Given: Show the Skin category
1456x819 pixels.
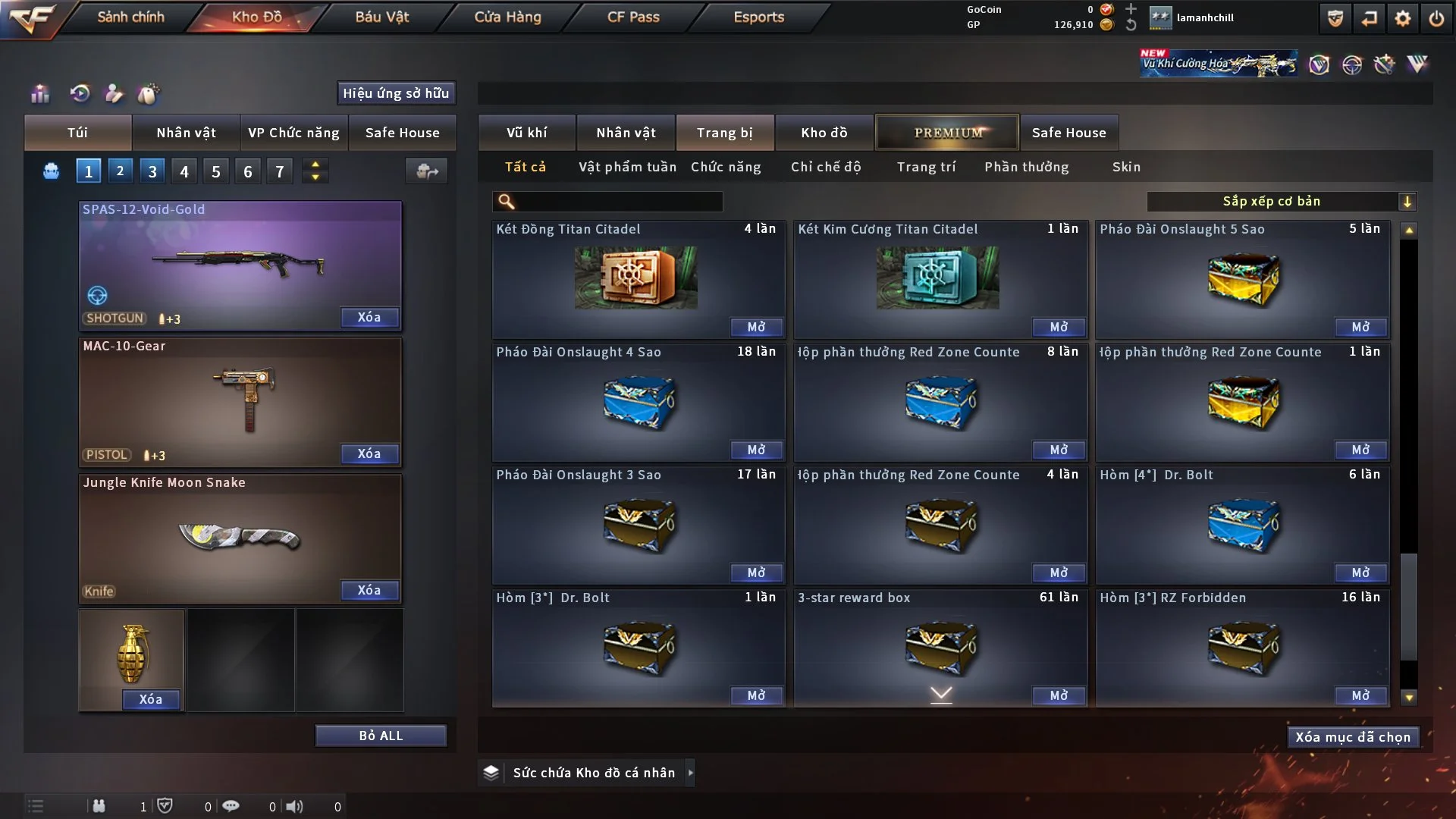Looking at the screenshot, I should click(x=1126, y=167).
